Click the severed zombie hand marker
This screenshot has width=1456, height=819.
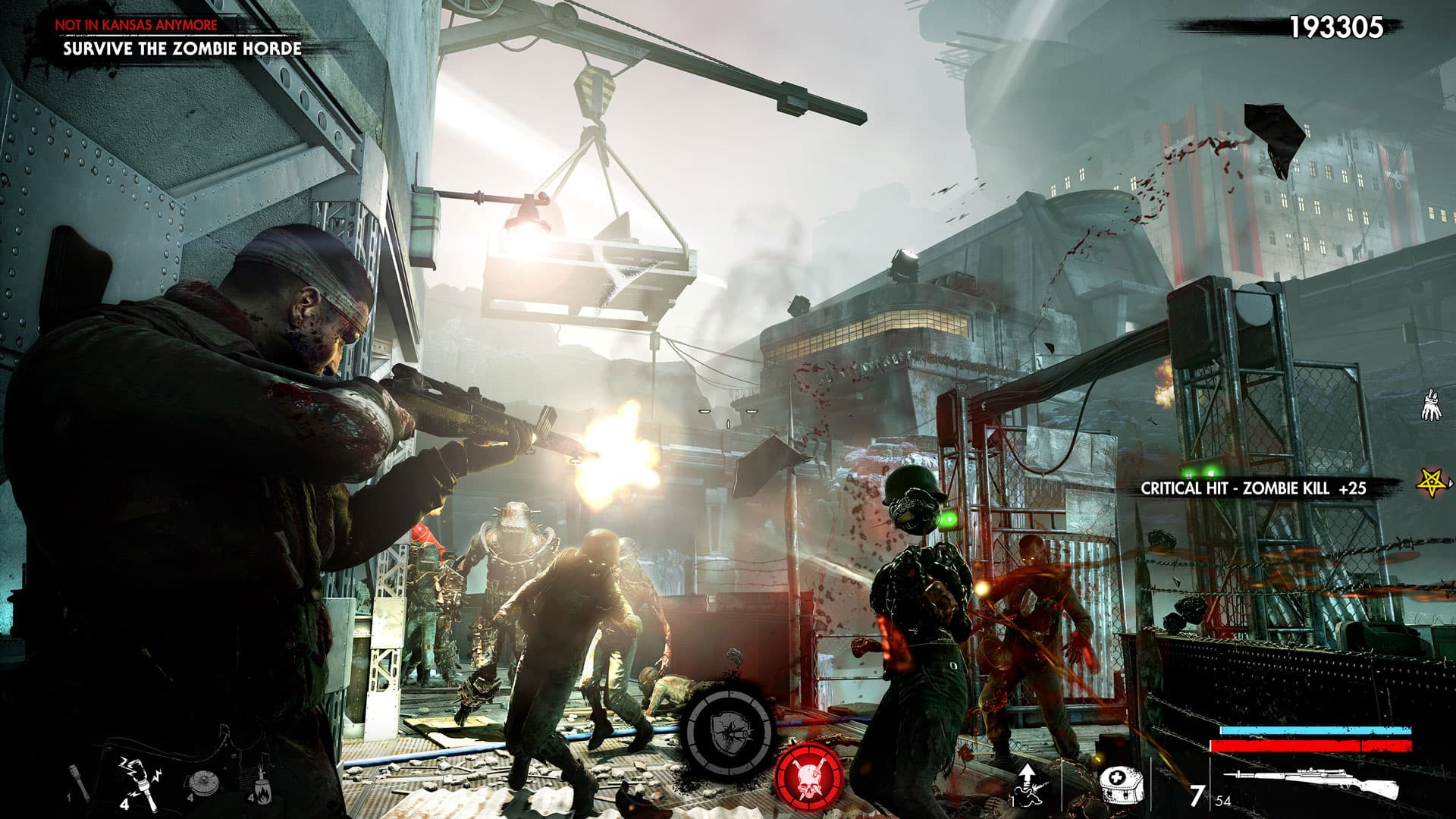pyautogui.click(x=1430, y=405)
